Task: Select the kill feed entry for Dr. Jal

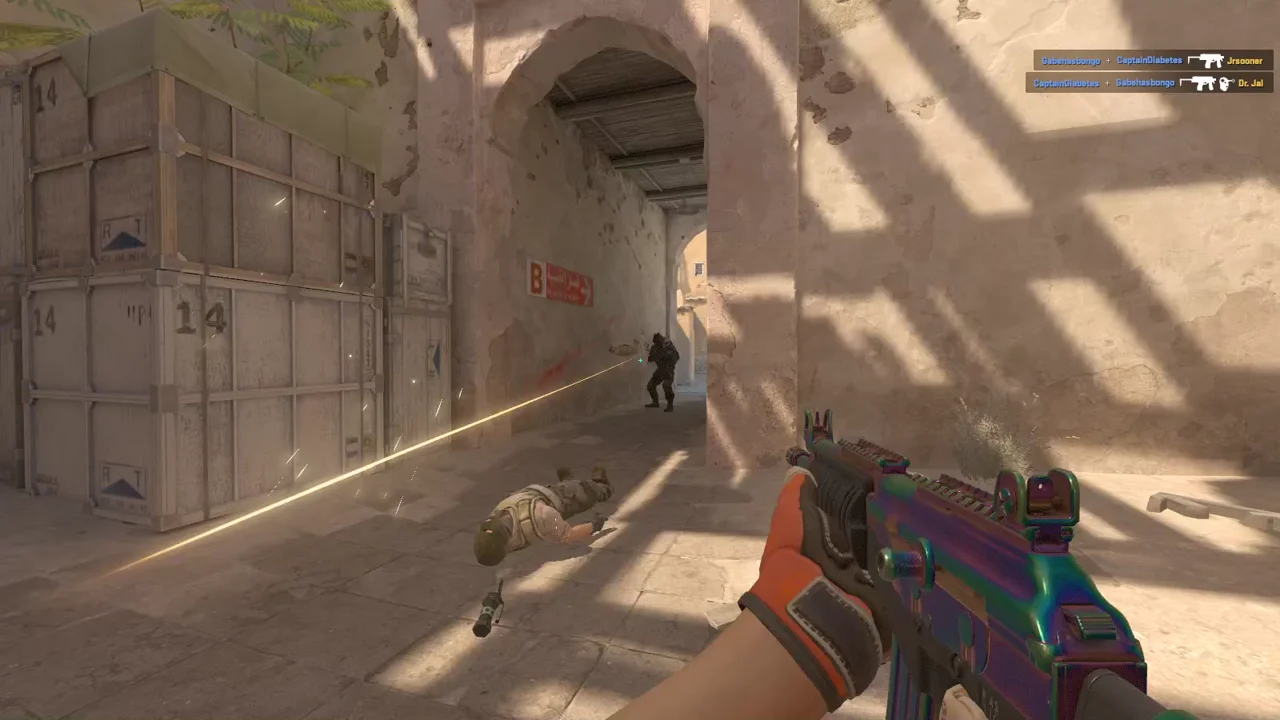Action: pyautogui.click(x=1148, y=83)
